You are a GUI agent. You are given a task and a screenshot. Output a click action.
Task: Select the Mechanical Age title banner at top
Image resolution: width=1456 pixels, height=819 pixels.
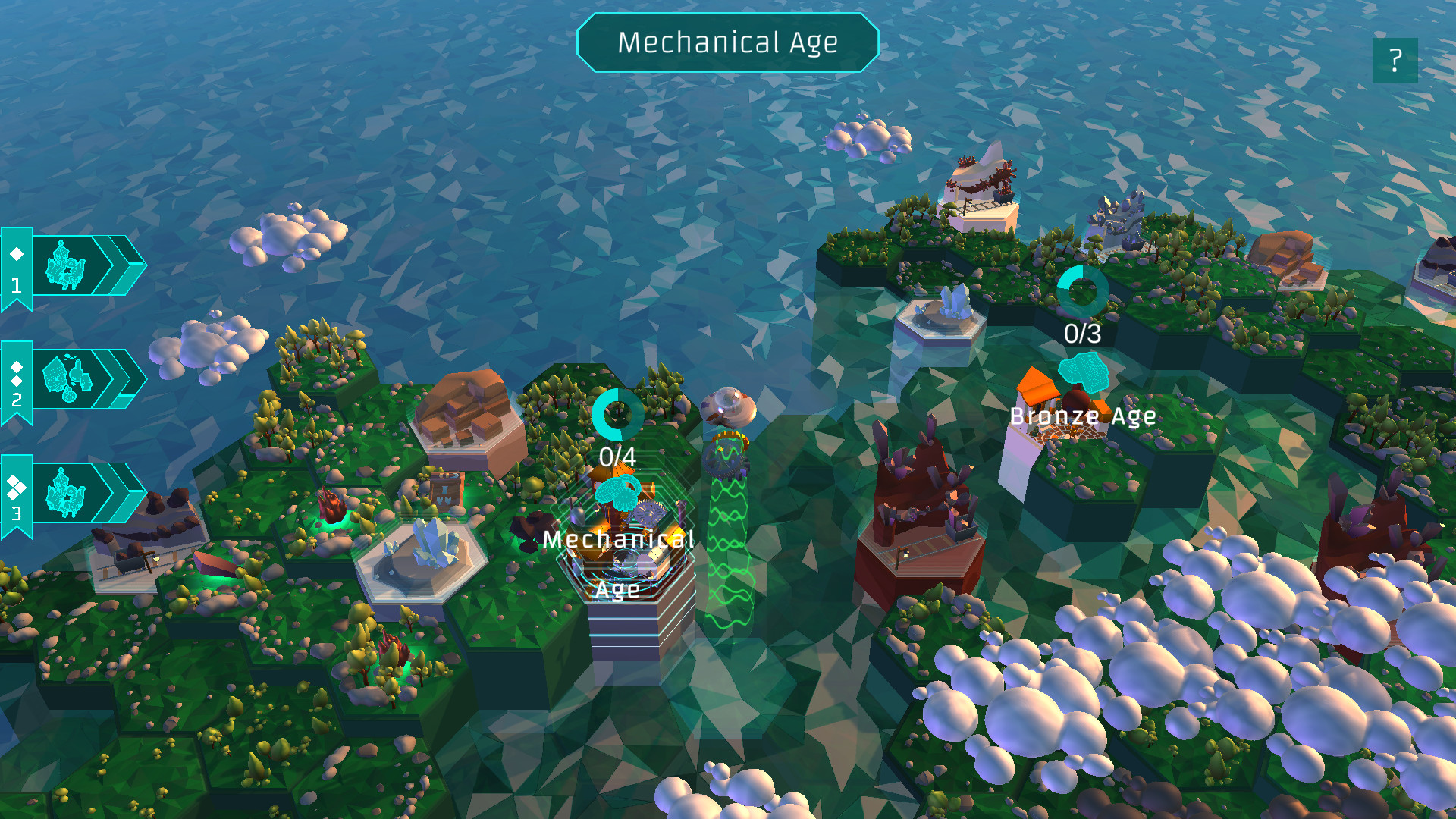coord(728,43)
